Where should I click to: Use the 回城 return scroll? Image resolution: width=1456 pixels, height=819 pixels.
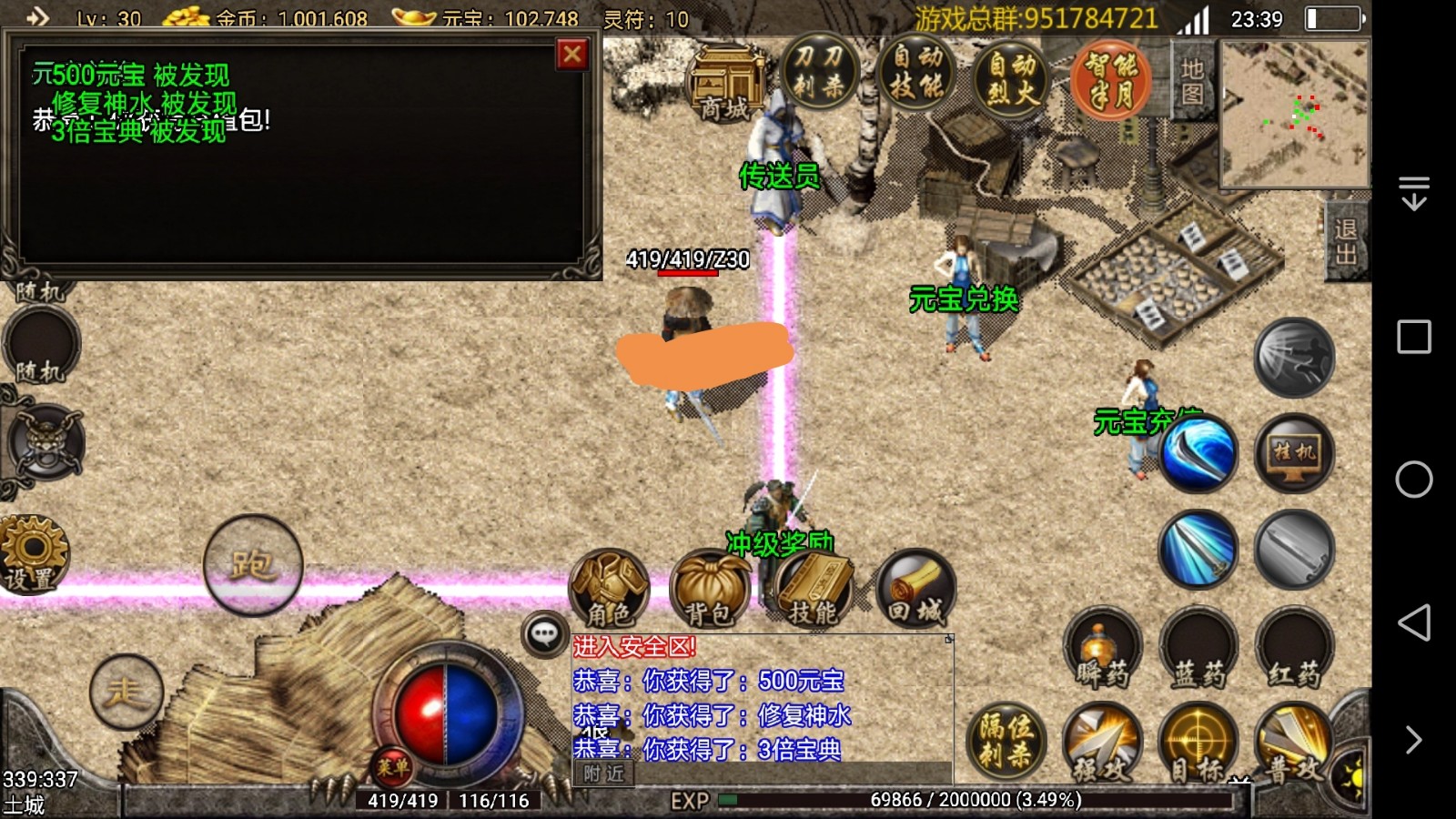click(915, 588)
